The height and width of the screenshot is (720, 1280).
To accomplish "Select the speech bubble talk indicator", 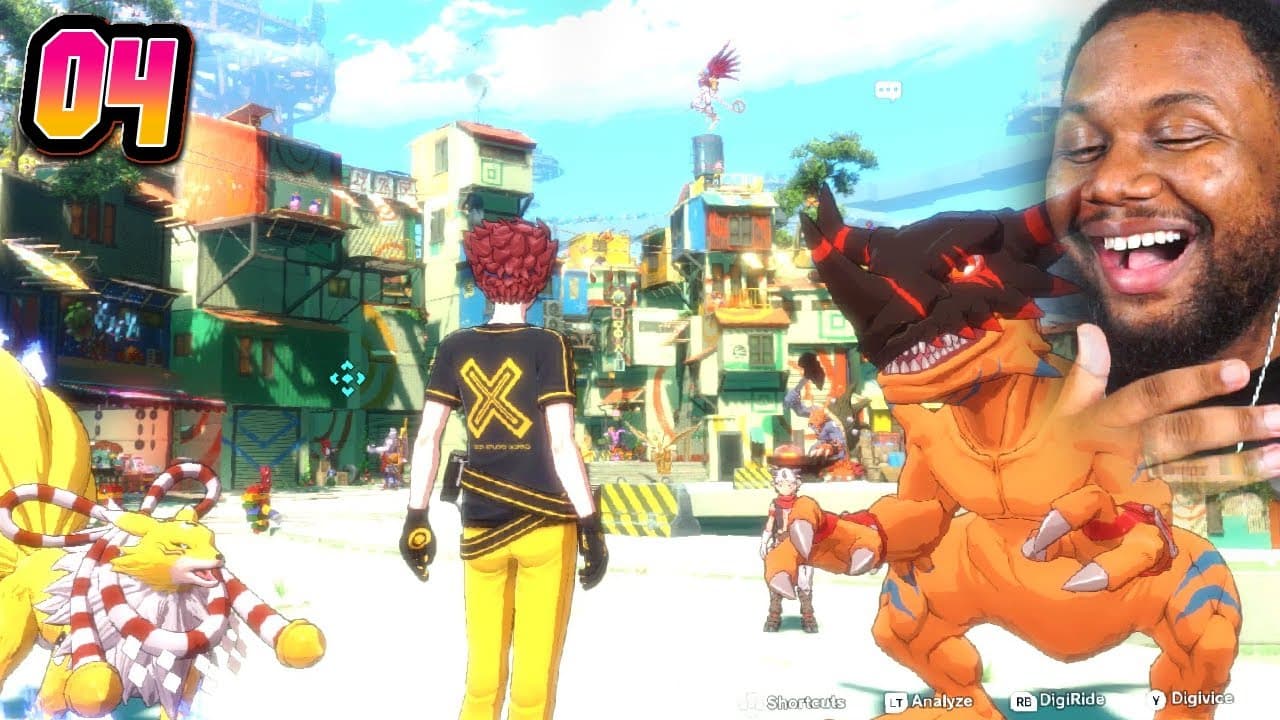I will coord(888,91).
